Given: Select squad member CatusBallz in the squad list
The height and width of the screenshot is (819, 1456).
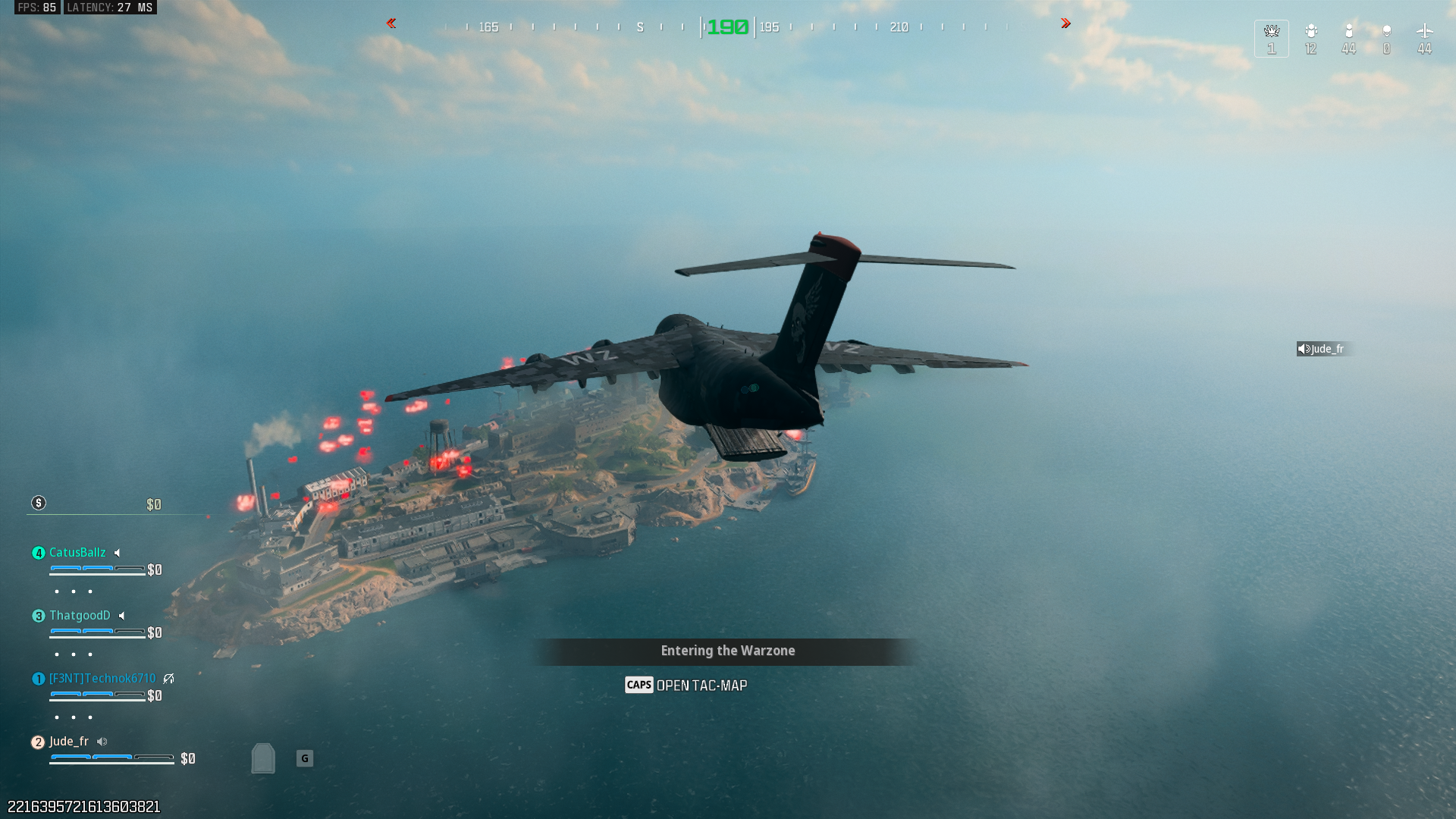Looking at the screenshot, I should [x=77, y=553].
